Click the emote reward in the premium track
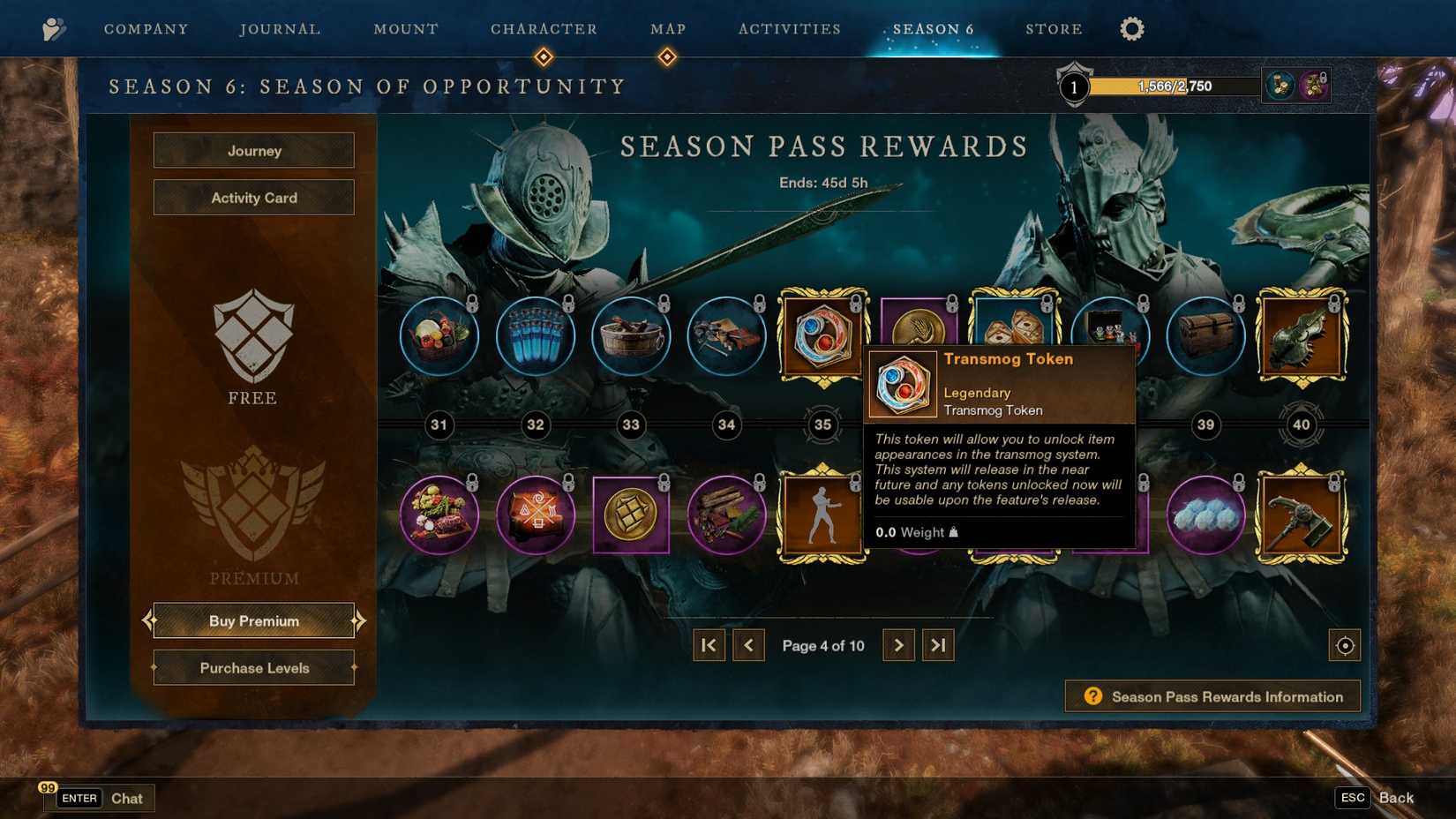Image resolution: width=1456 pixels, height=819 pixels. tap(822, 515)
